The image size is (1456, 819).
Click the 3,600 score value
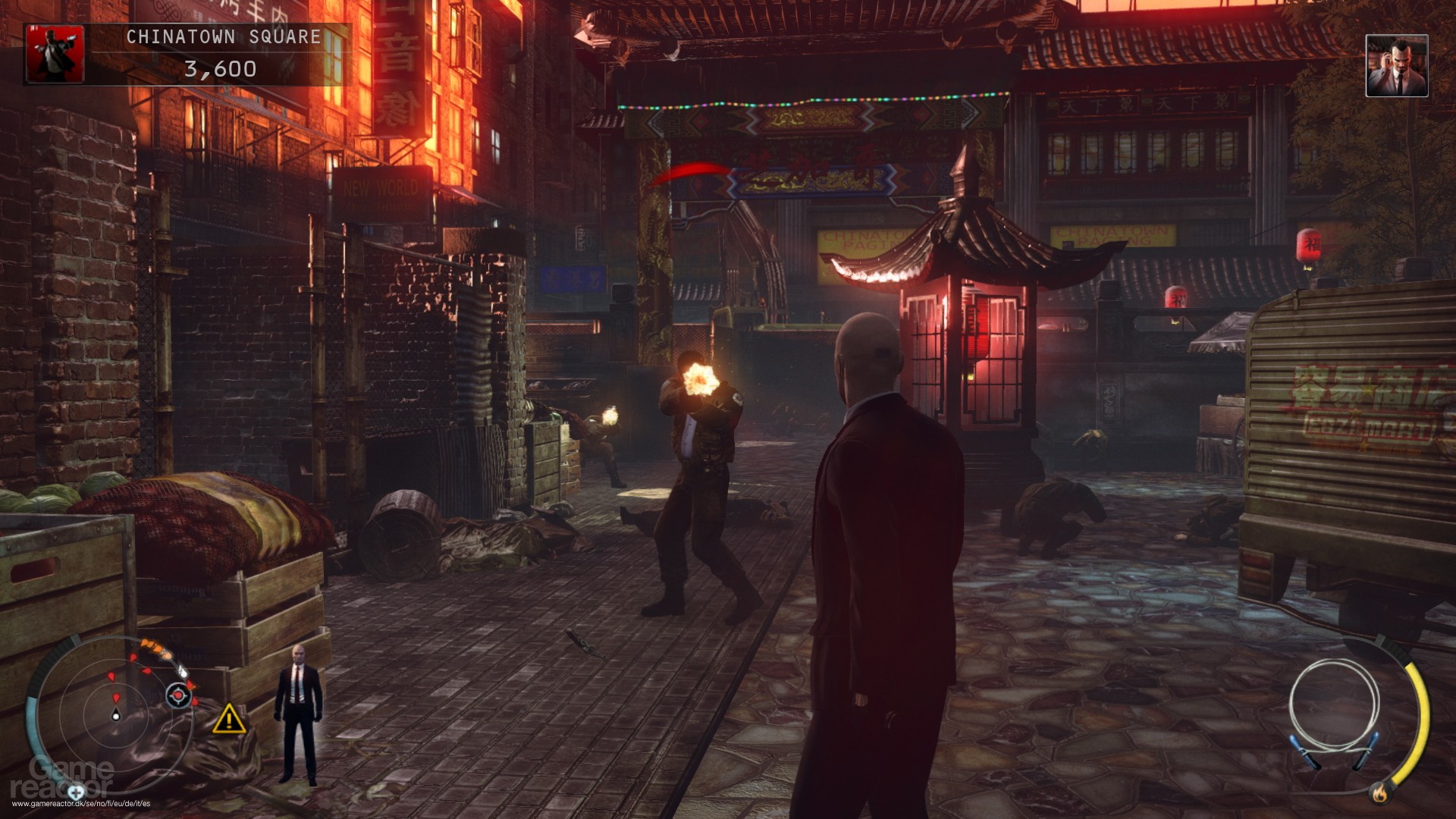click(220, 68)
